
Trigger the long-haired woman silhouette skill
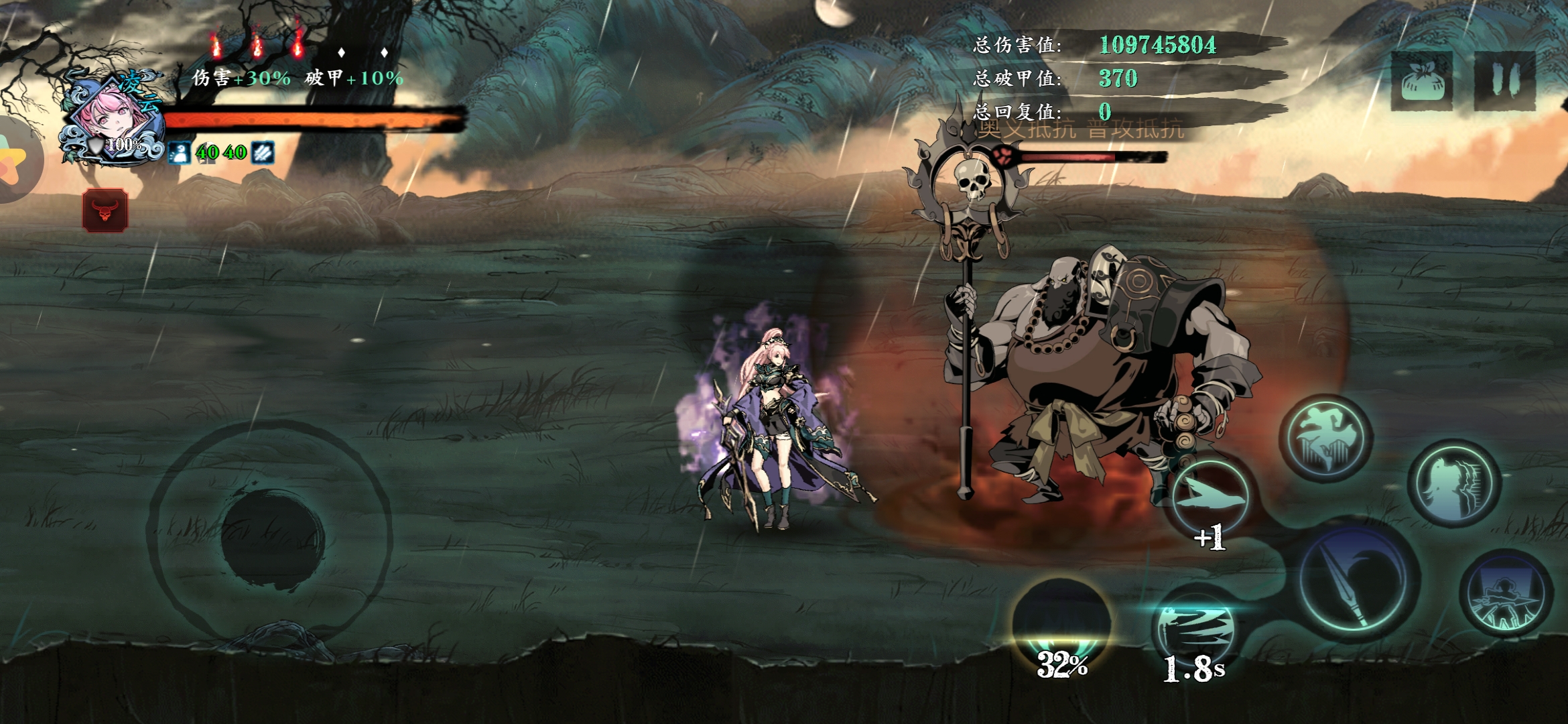pos(1453,483)
